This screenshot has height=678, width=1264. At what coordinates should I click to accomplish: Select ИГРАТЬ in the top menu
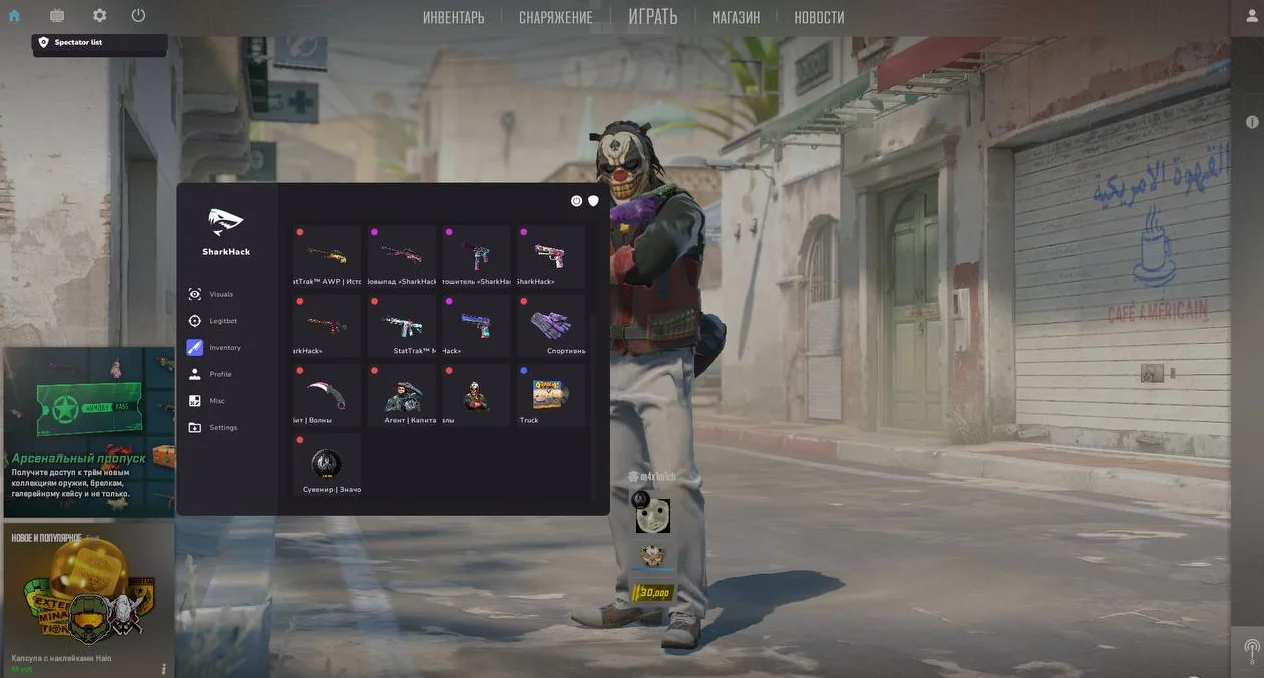pyautogui.click(x=652, y=17)
